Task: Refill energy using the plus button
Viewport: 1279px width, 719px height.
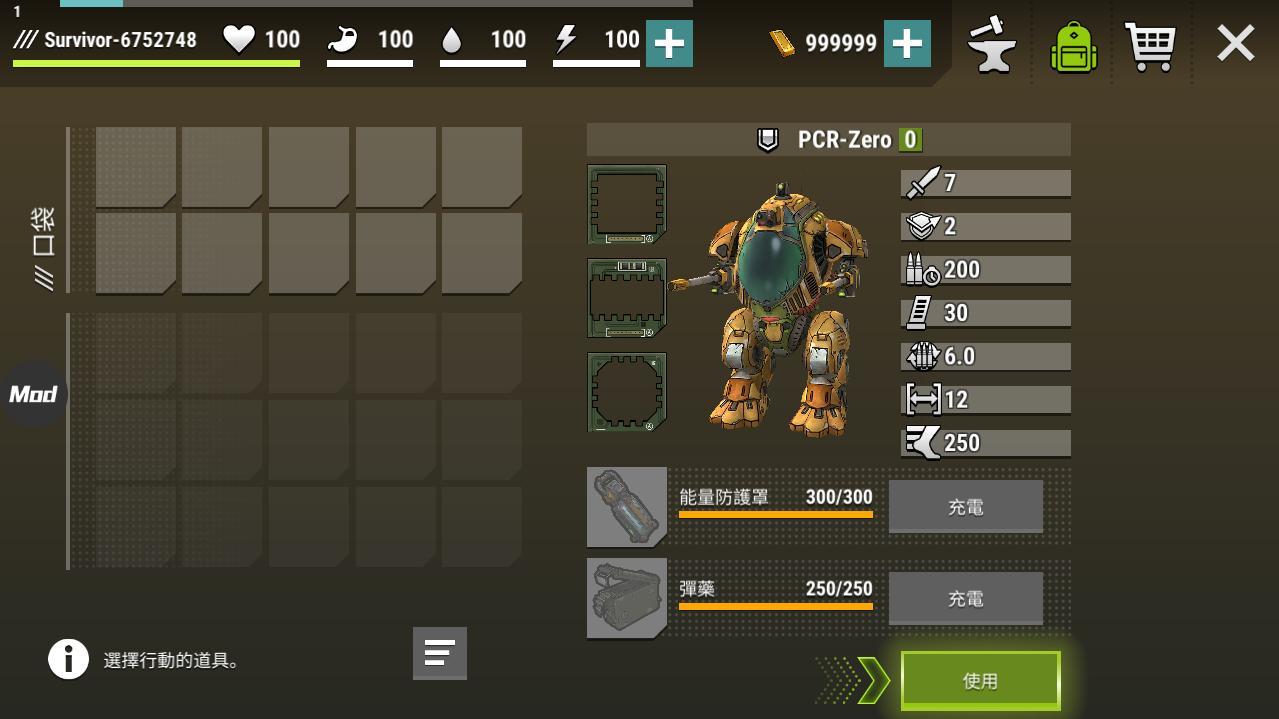Action: [x=669, y=43]
